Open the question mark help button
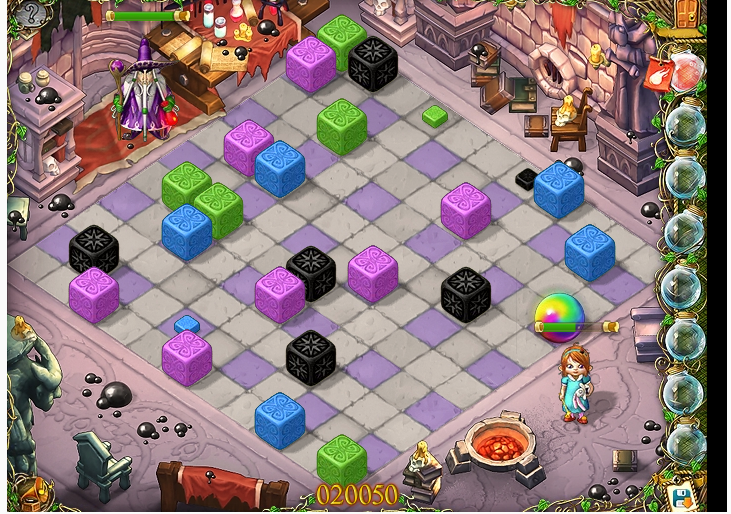This screenshot has width=731, height=514. click(x=31, y=14)
